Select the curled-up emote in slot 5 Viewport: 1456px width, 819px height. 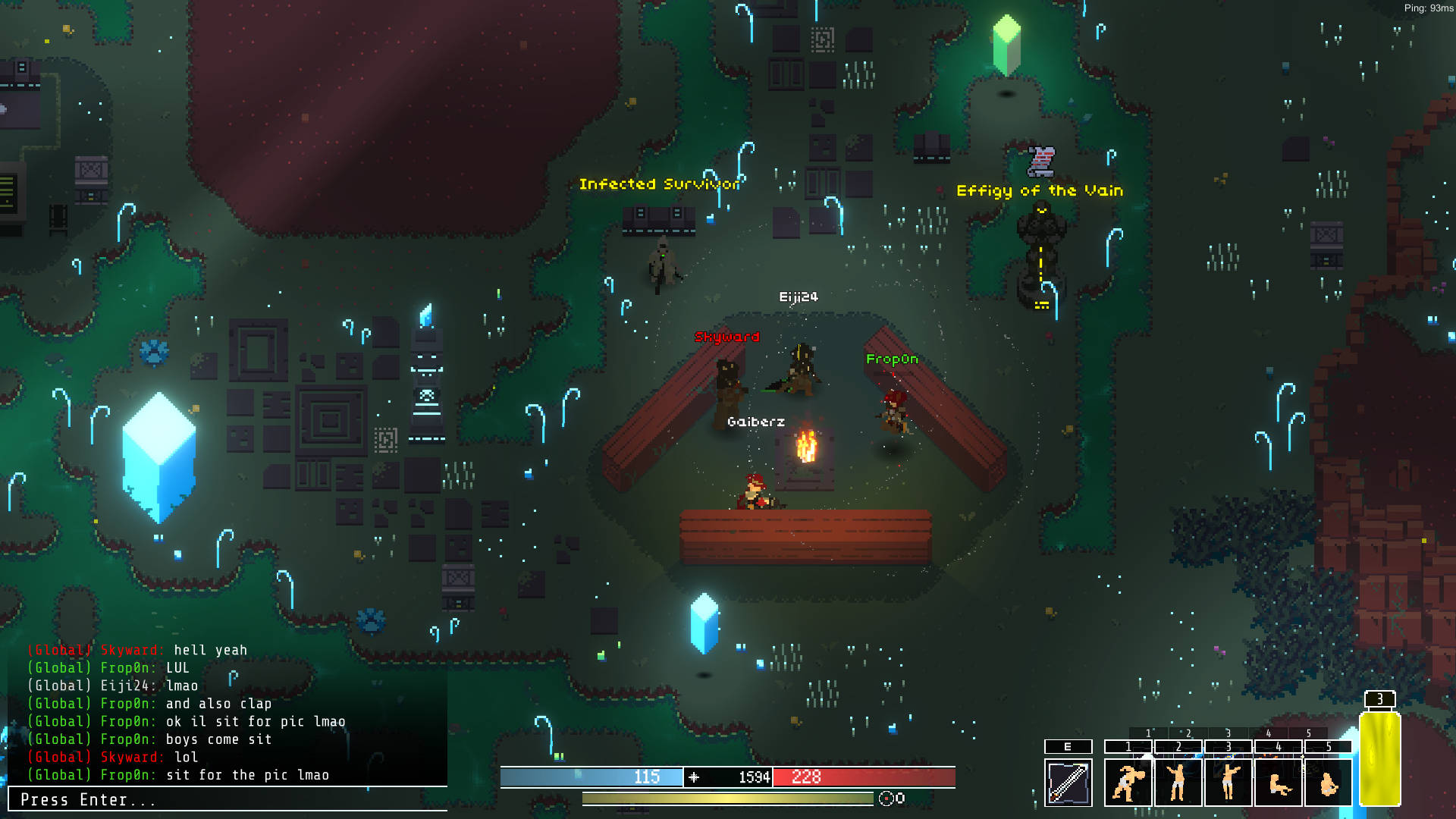1328,782
